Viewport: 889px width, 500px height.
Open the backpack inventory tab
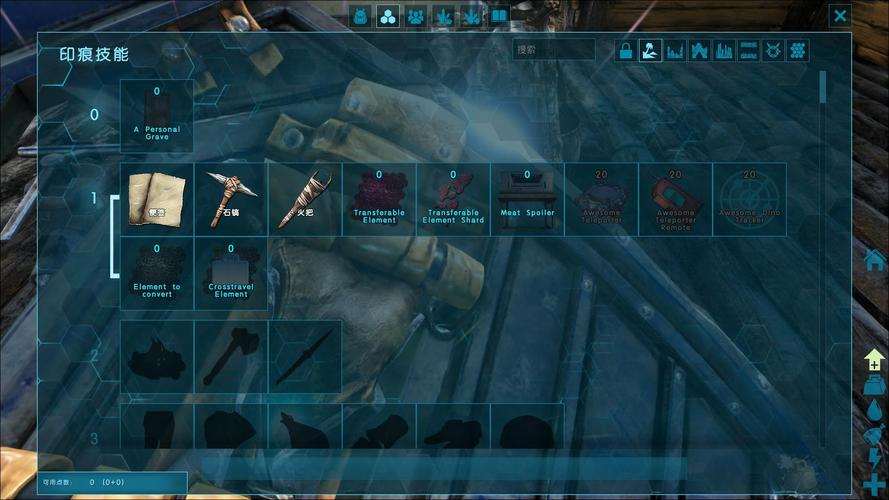coord(361,16)
